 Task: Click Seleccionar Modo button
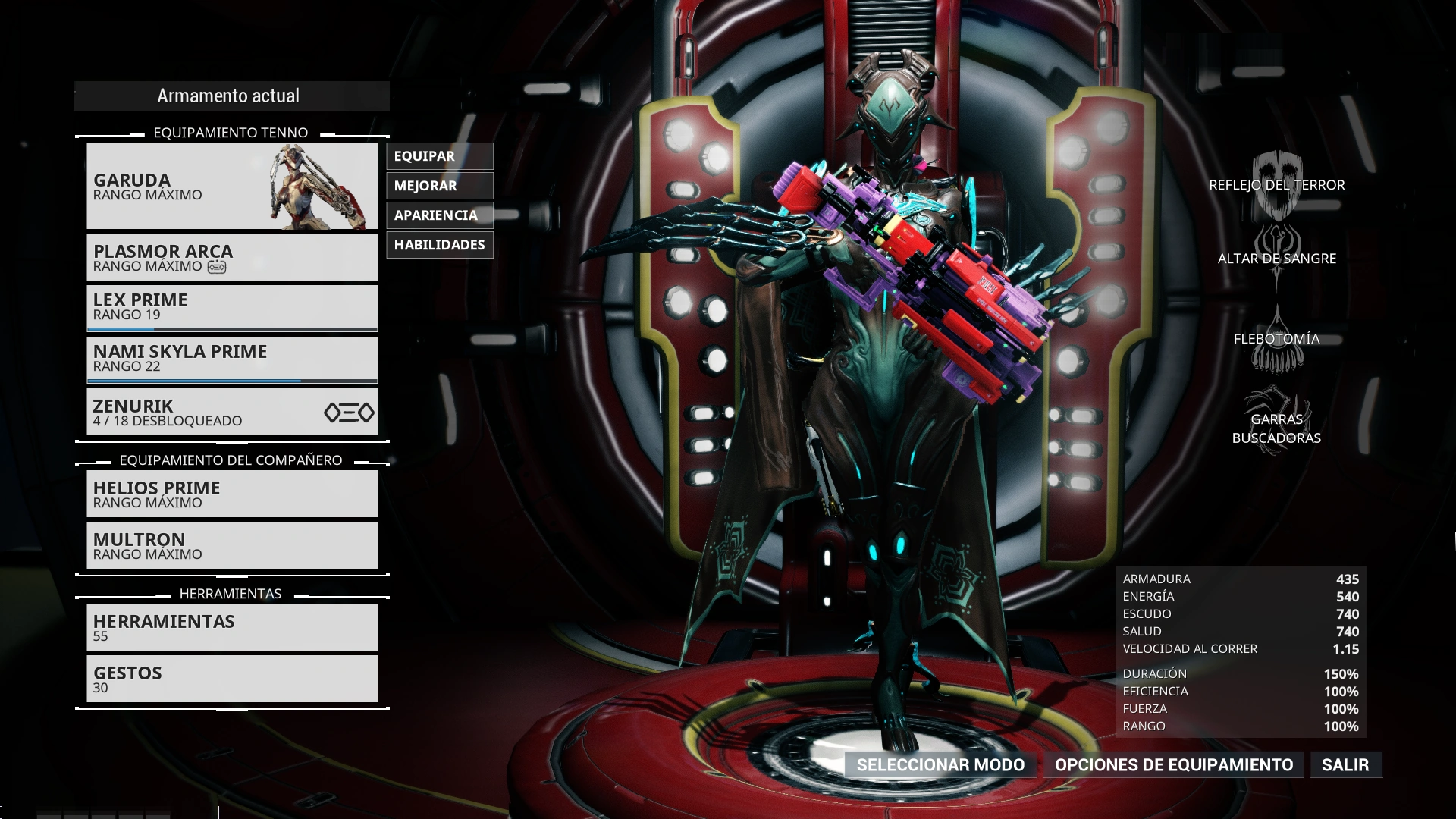click(x=940, y=764)
